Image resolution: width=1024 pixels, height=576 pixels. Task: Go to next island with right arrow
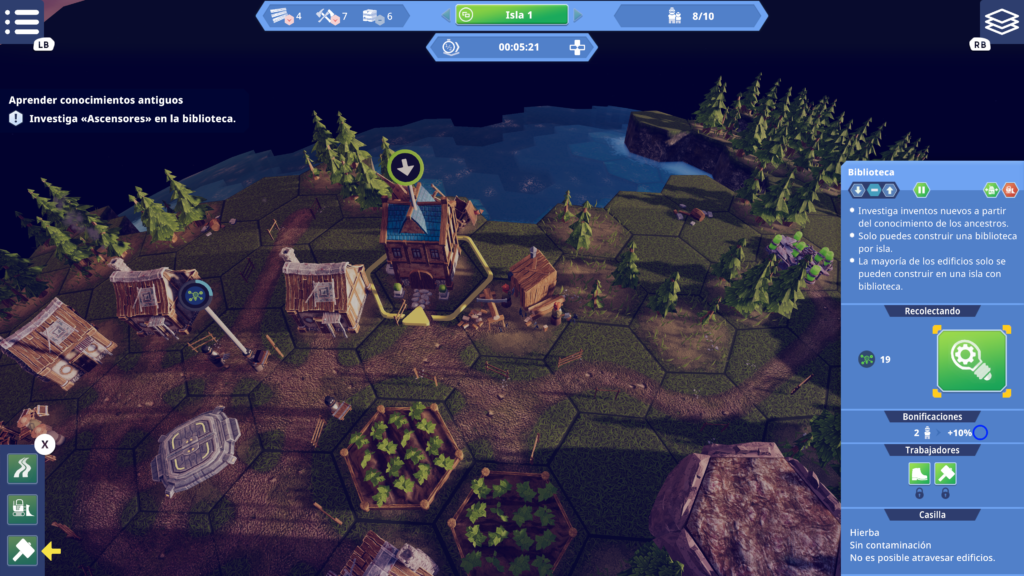click(x=579, y=15)
